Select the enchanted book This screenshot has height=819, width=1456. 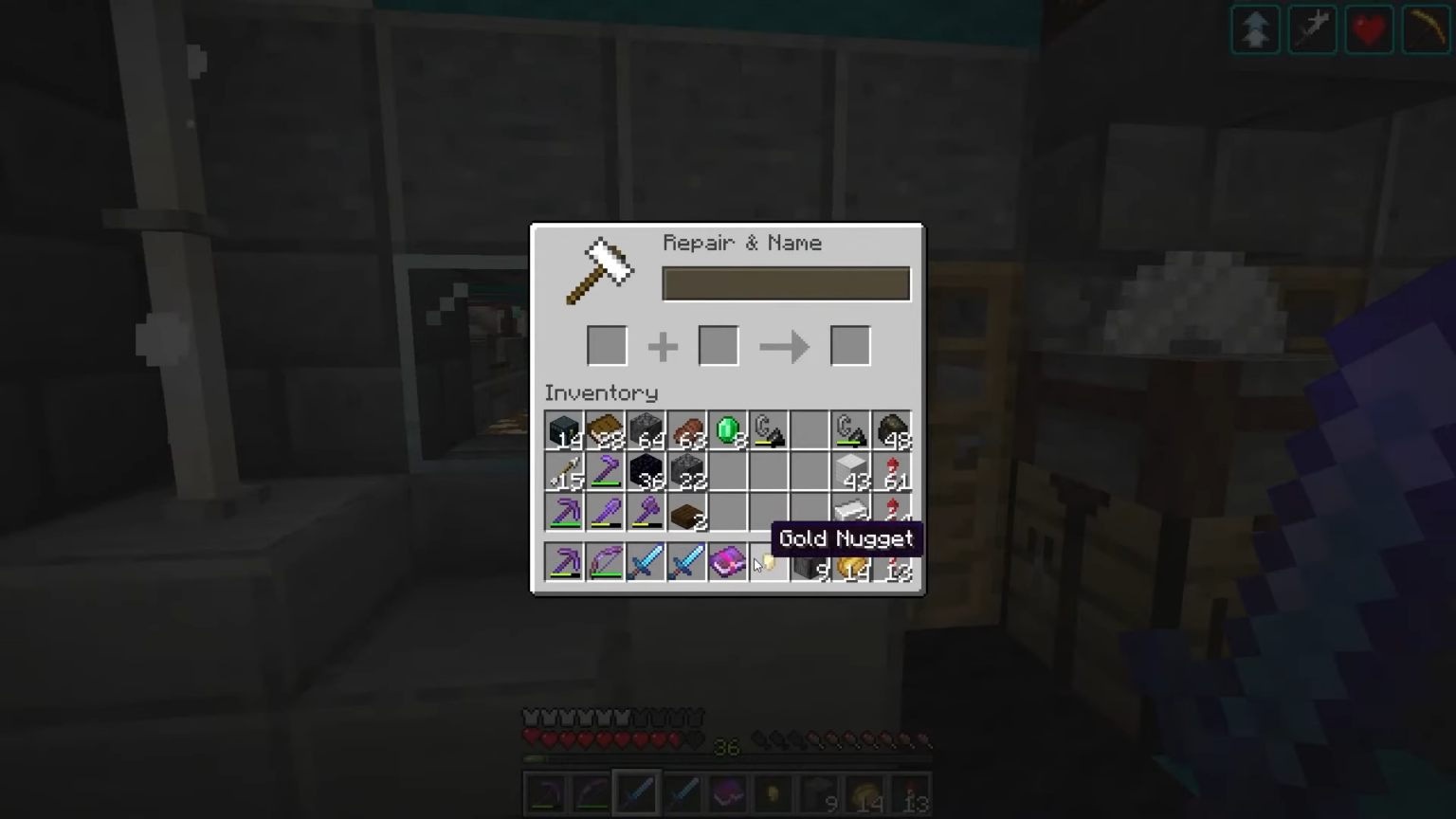click(727, 564)
